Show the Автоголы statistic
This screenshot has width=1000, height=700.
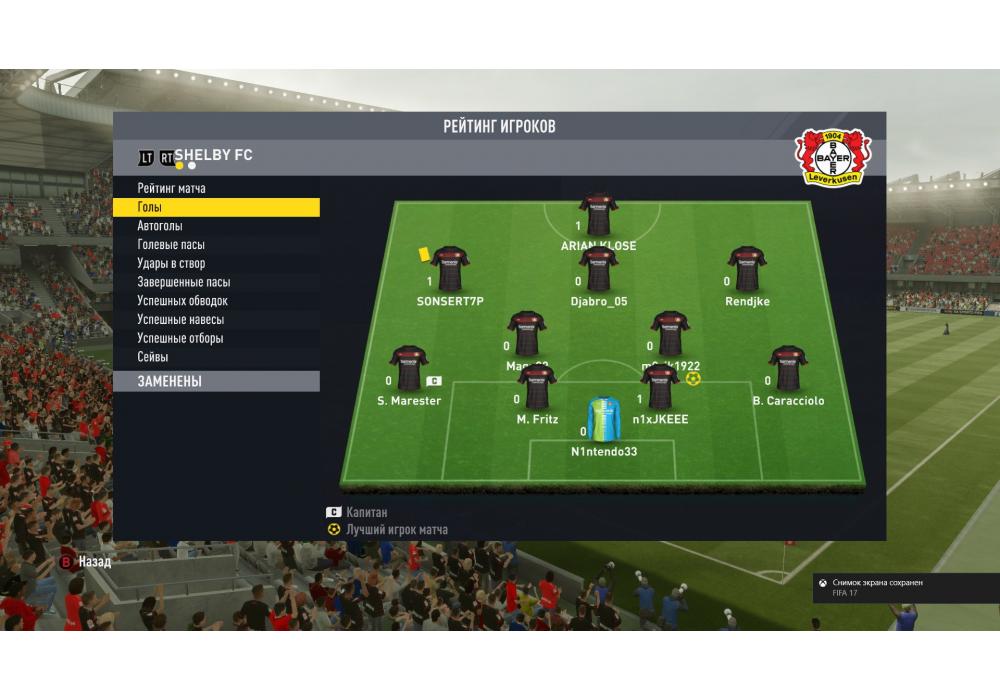pos(160,226)
